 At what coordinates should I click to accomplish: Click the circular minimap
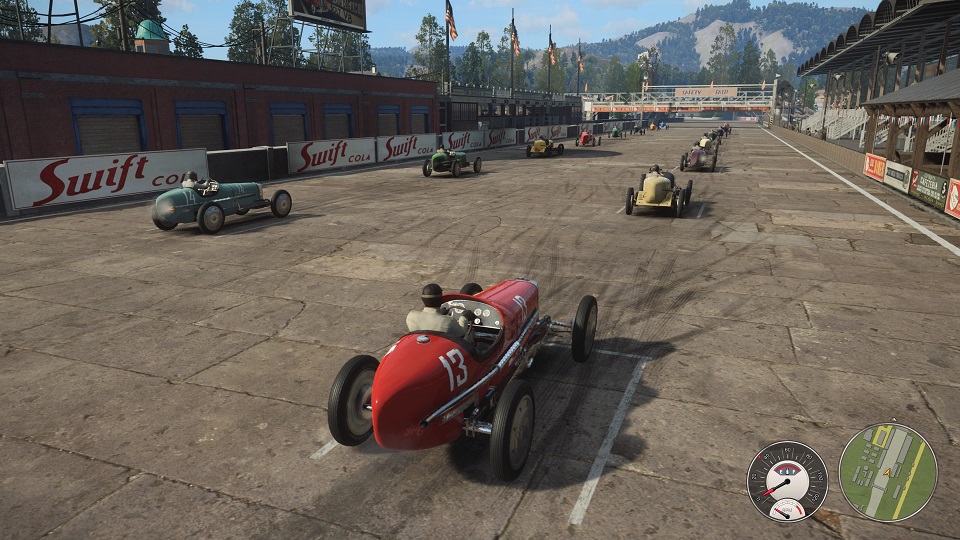tap(887, 472)
